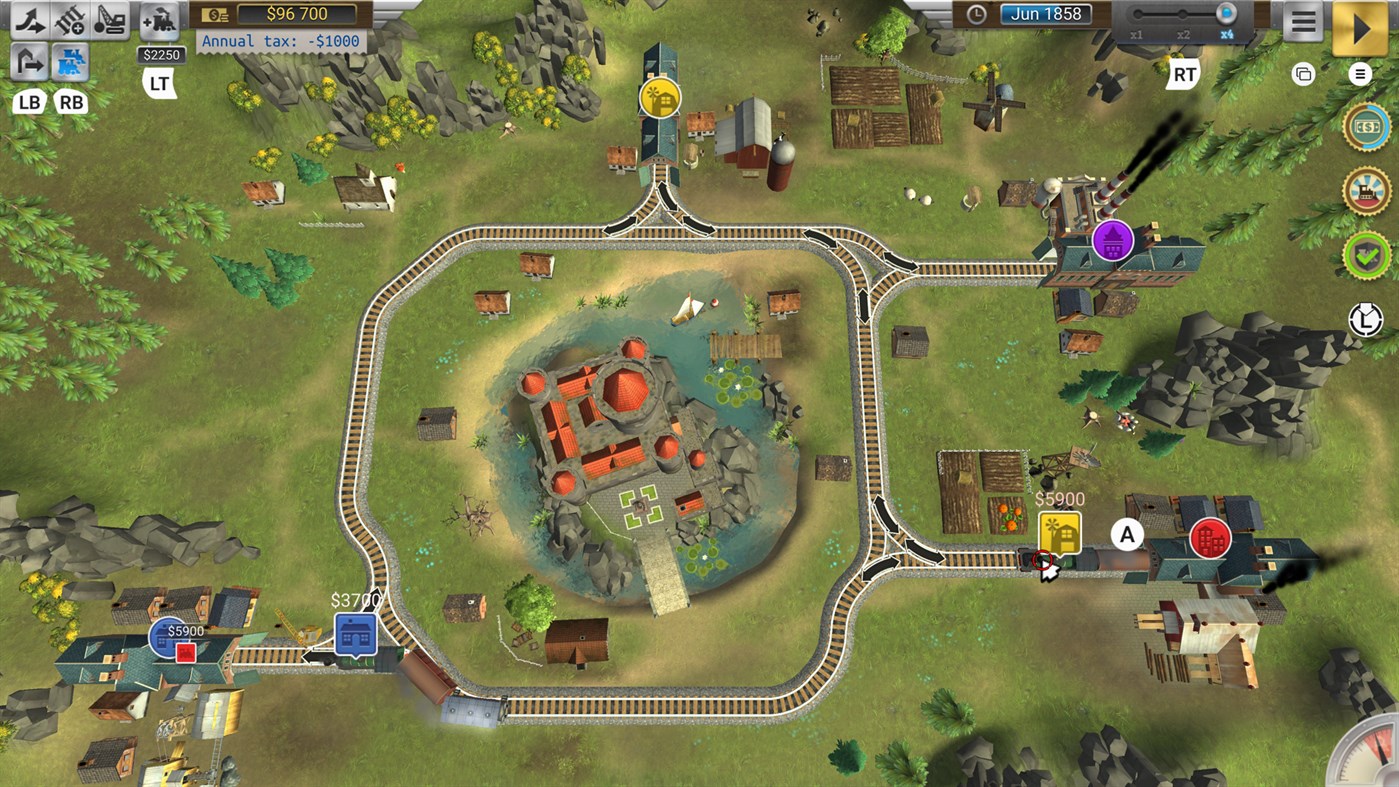Open the purple factory station marker

coord(1114,242)
